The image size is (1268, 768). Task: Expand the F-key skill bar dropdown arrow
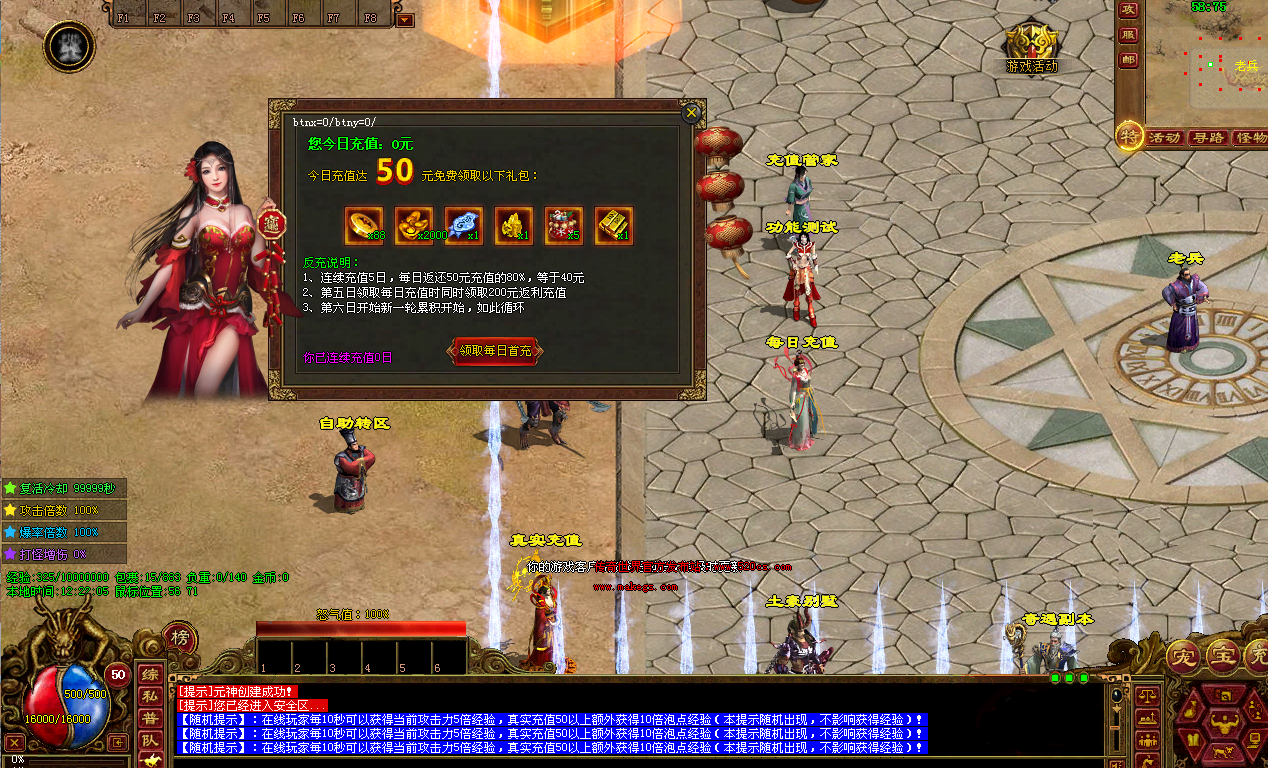404,19
